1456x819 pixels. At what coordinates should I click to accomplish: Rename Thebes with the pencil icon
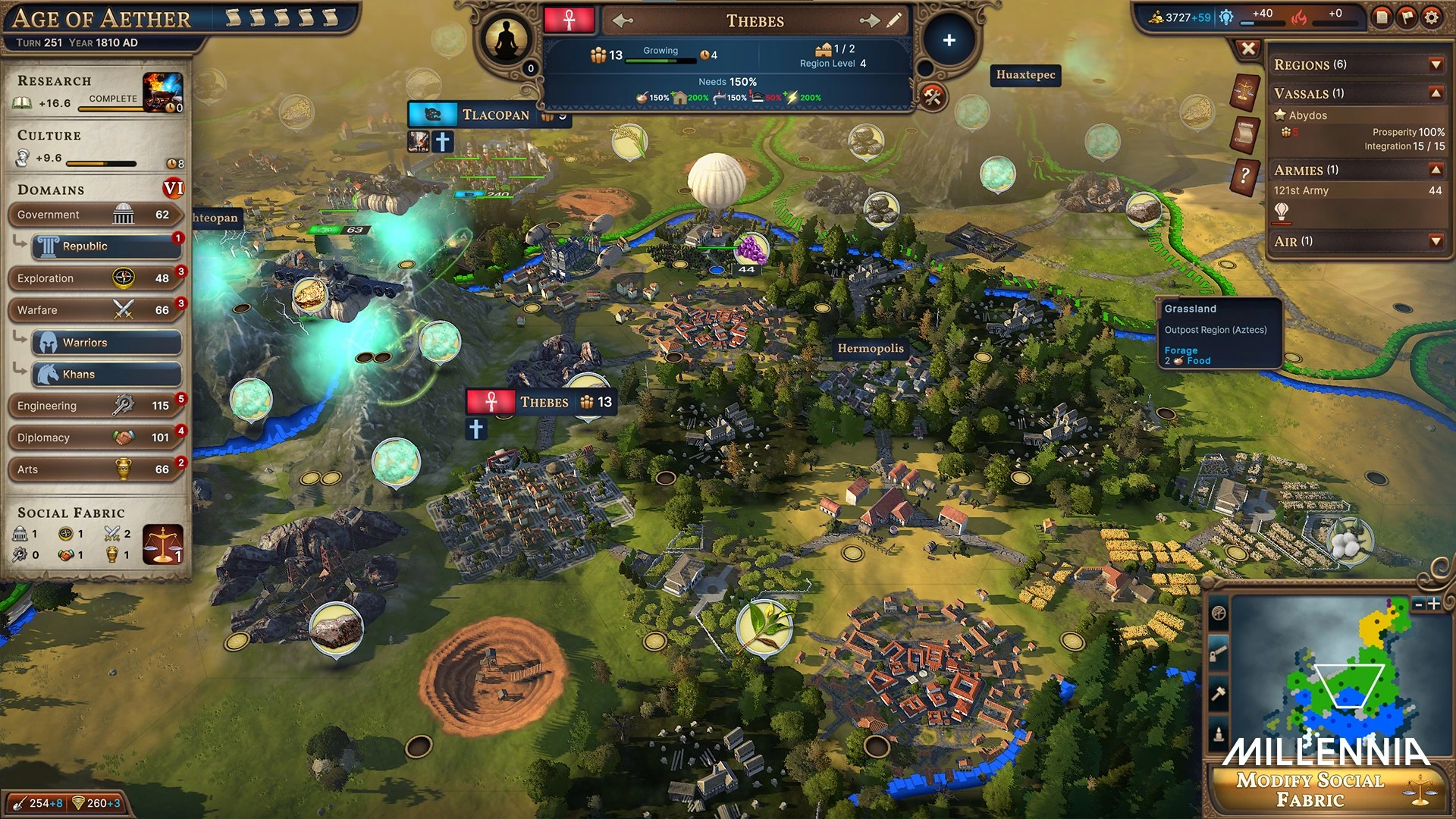point(895,21)
